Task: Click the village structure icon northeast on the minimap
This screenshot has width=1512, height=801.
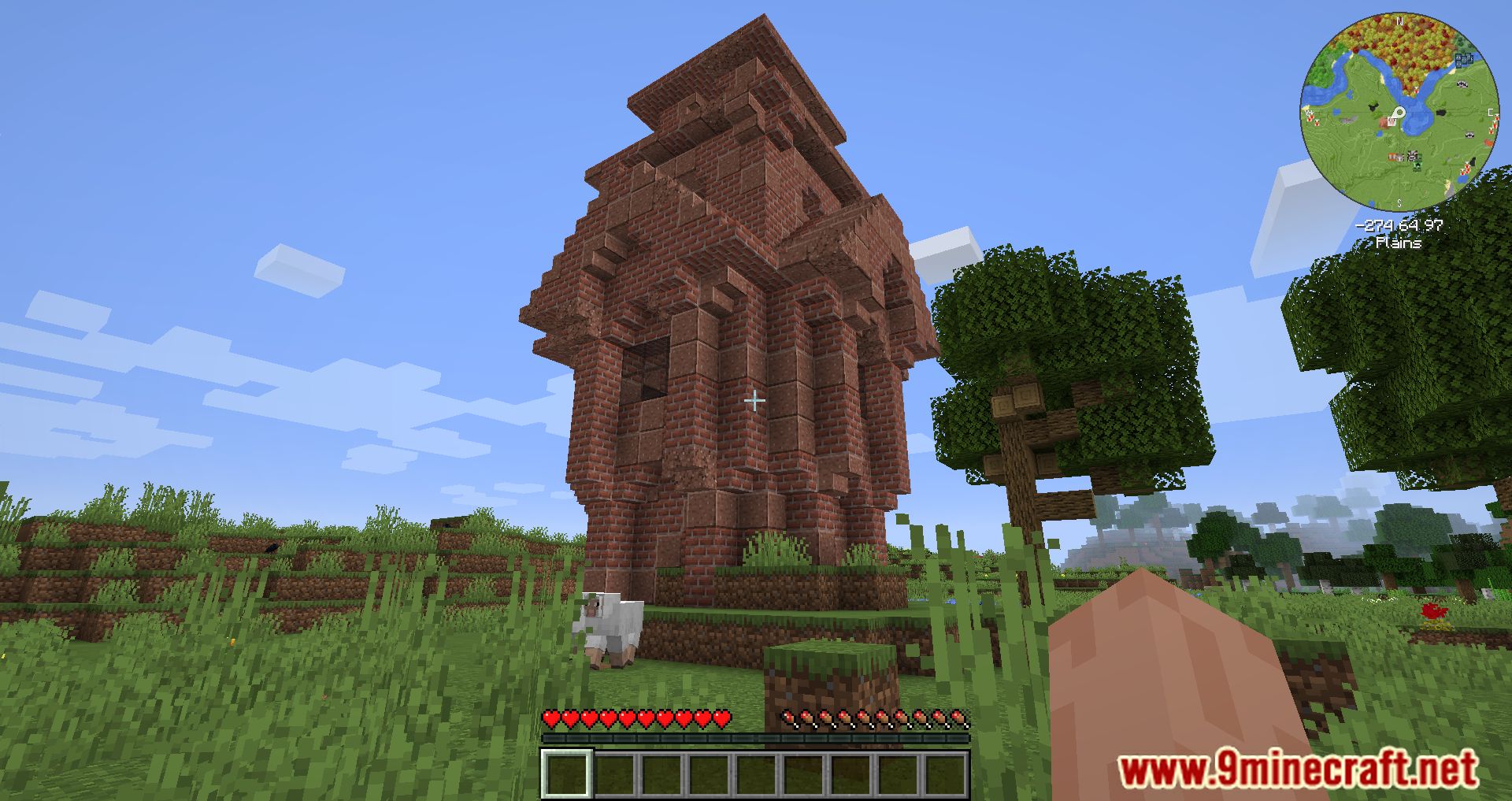Action: pos(1464,59)
